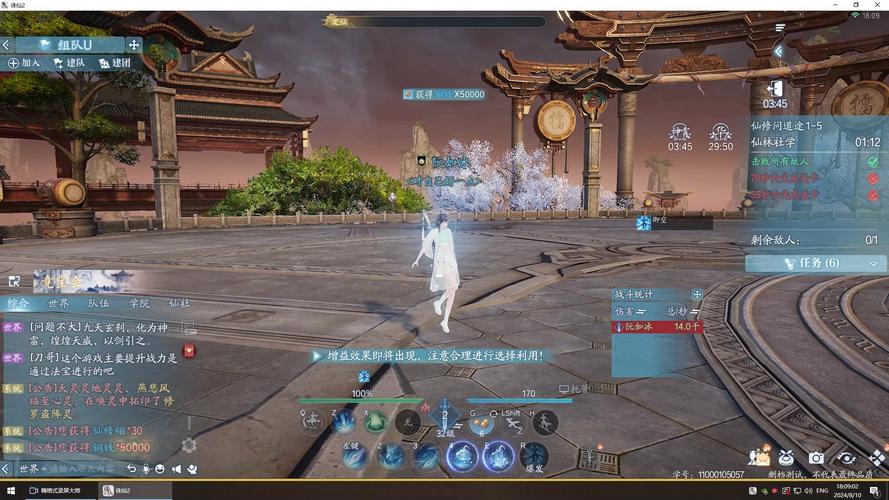Show the 综合 chat tab

coord(18,303)
